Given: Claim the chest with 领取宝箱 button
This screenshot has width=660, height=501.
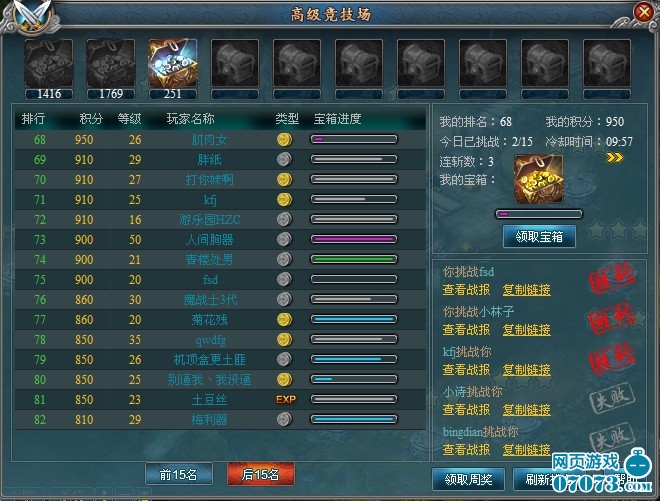Looking at the screenshot, I should (539, 237).
